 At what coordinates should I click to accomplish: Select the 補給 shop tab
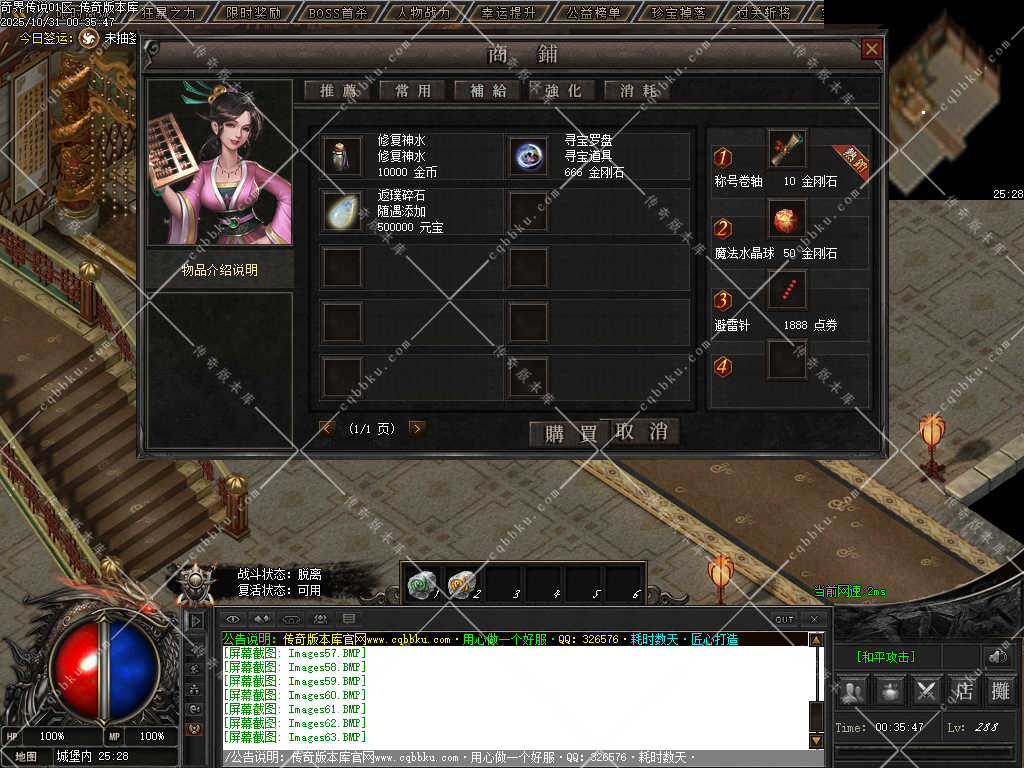click(x=488, y=90)
